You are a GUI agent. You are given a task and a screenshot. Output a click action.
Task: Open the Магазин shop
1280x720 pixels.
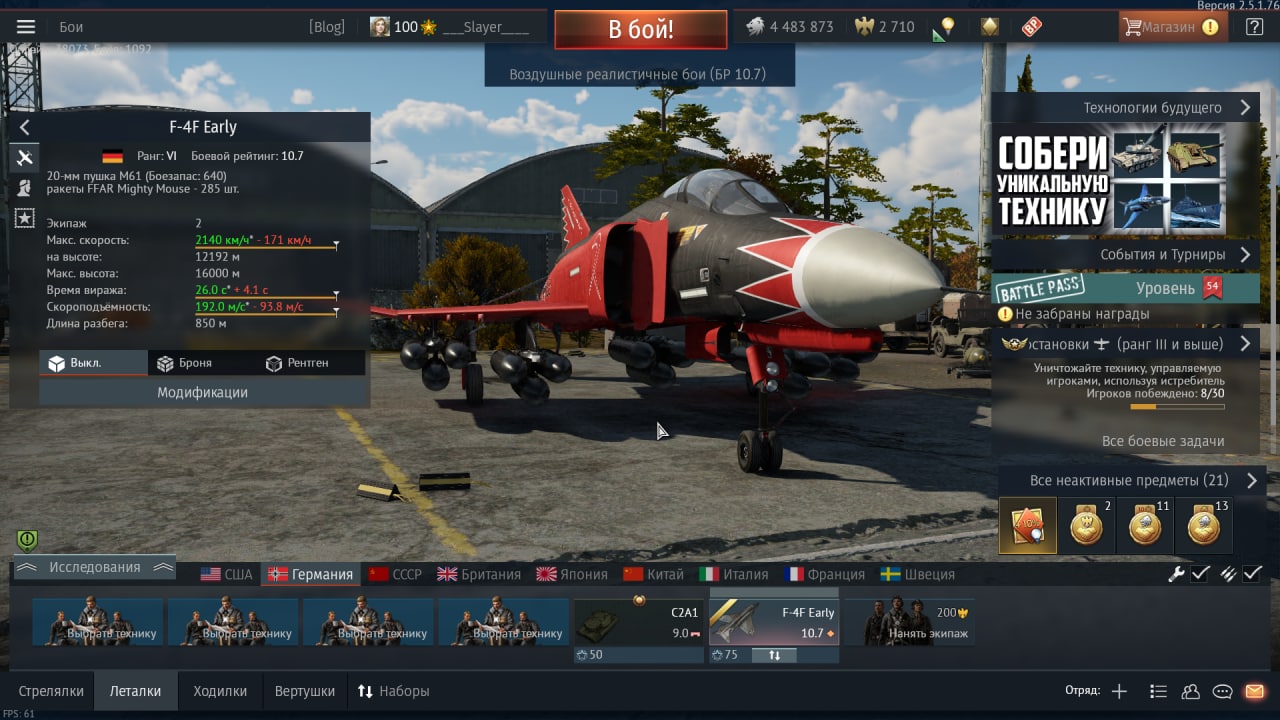click(x=1172, y=27)
